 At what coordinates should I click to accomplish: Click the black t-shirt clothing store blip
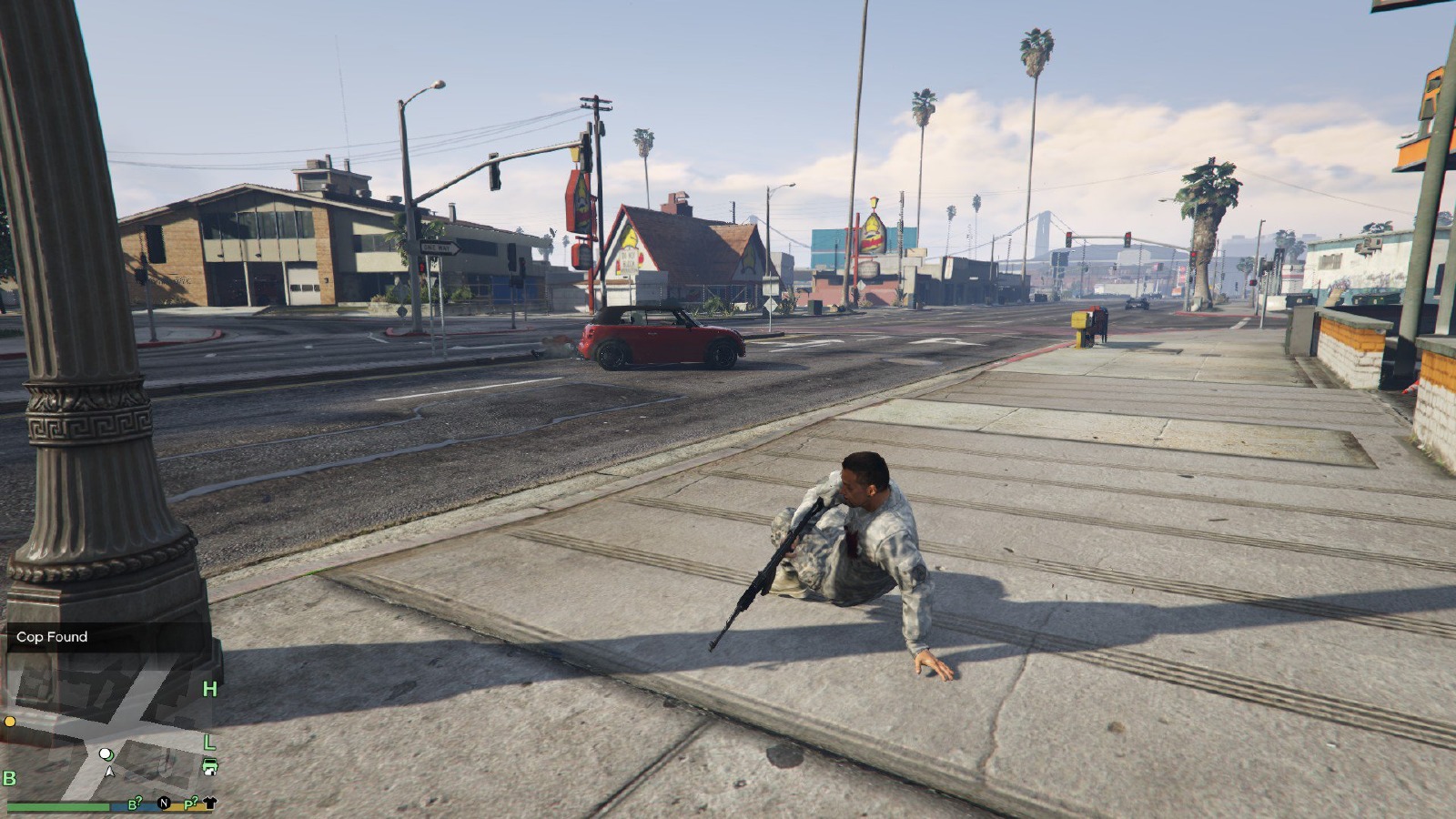[210, 803]
